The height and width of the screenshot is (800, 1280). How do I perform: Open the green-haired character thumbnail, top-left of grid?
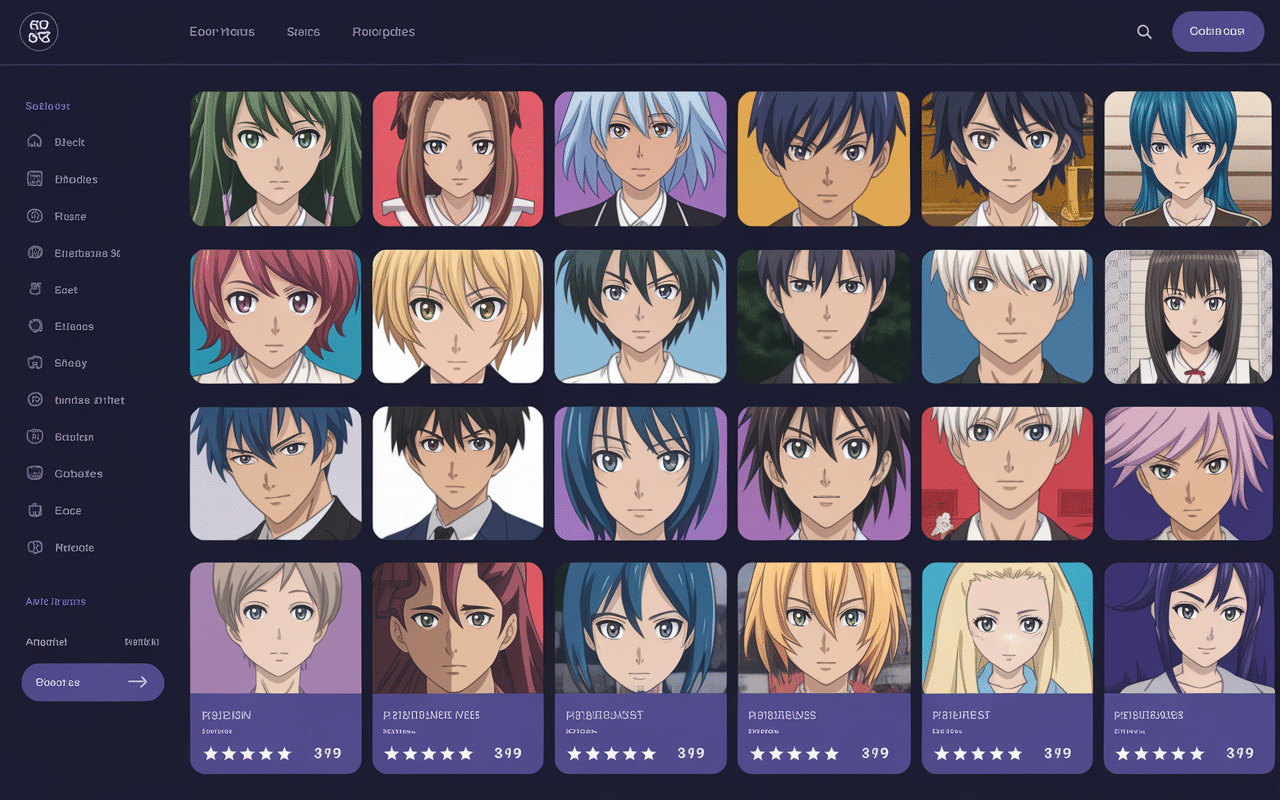pyautogui.click(x=275, y=159)
